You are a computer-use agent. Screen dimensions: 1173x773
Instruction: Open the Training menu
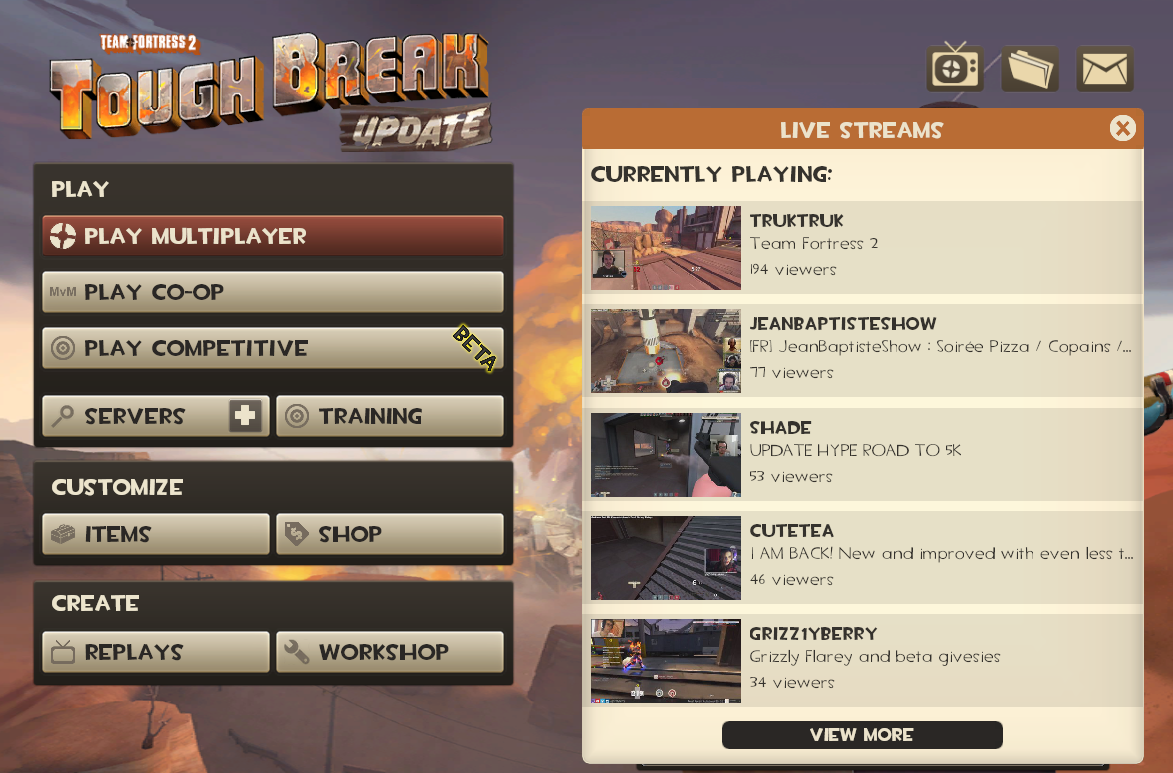click(x=389, y=416)
